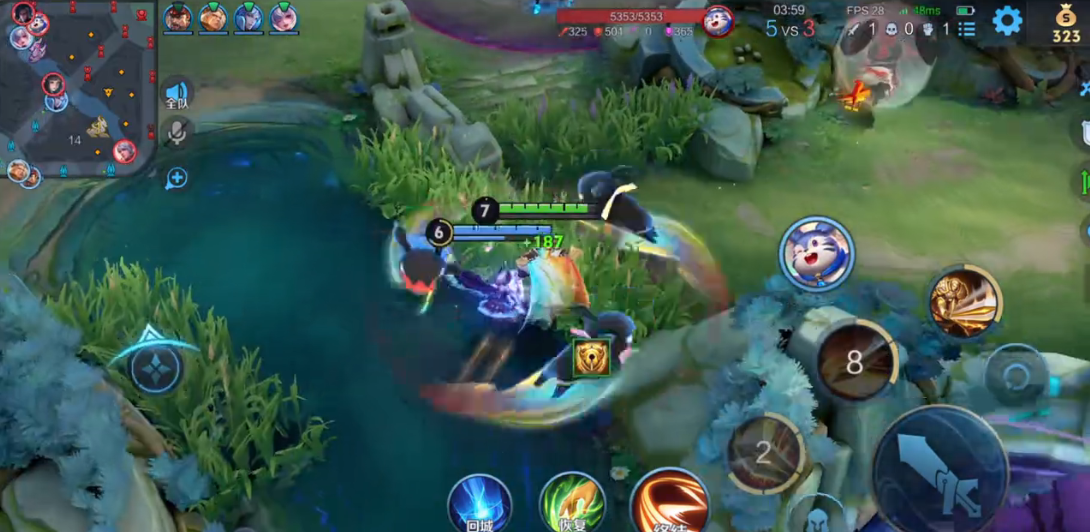
Task: Open the settings gear
Action: [x=1006, y=20]
